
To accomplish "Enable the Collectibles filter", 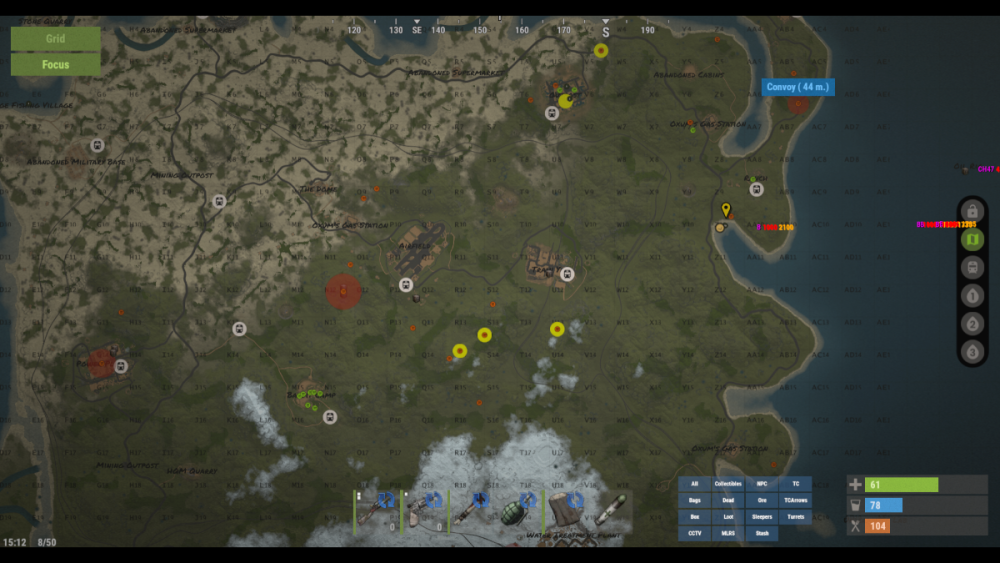I will click(728, 484).
